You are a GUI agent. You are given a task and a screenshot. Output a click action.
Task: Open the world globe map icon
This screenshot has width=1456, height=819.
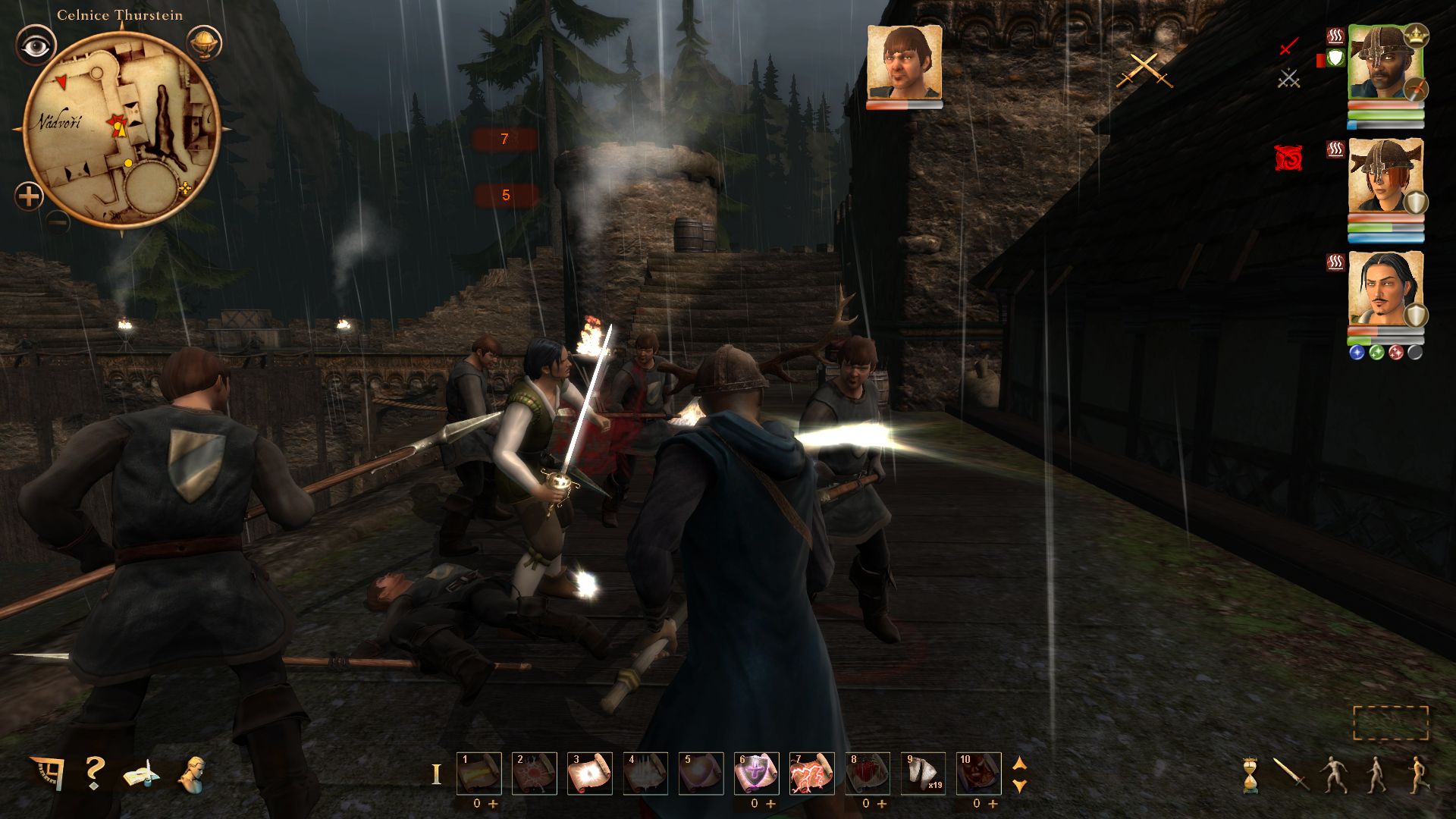pyautogui.click(x=202, y=43)
